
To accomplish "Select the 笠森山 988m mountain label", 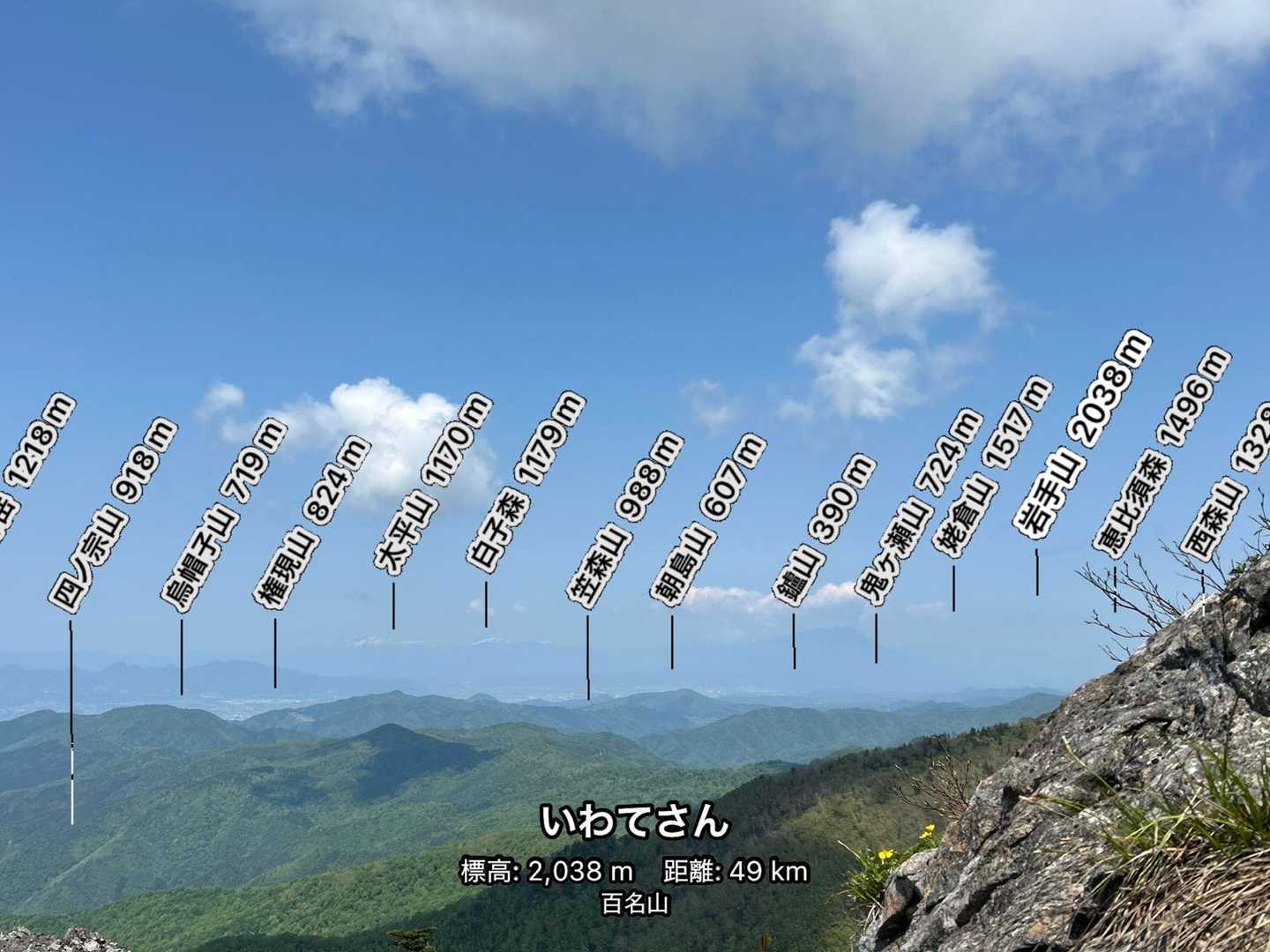I will (x=624, y=520).
